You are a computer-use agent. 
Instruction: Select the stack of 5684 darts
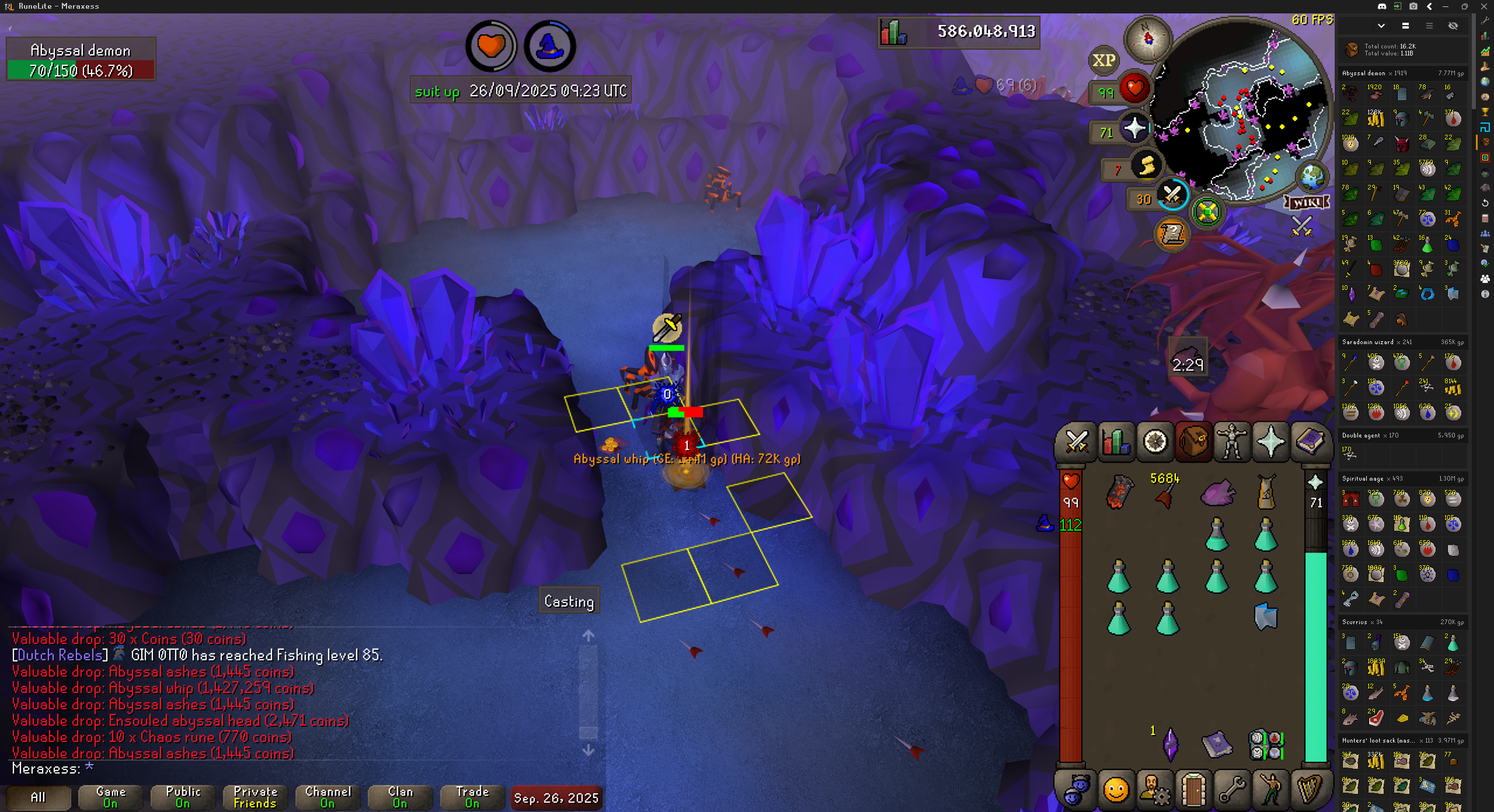pyautogui.click(x=1166, y=494)
